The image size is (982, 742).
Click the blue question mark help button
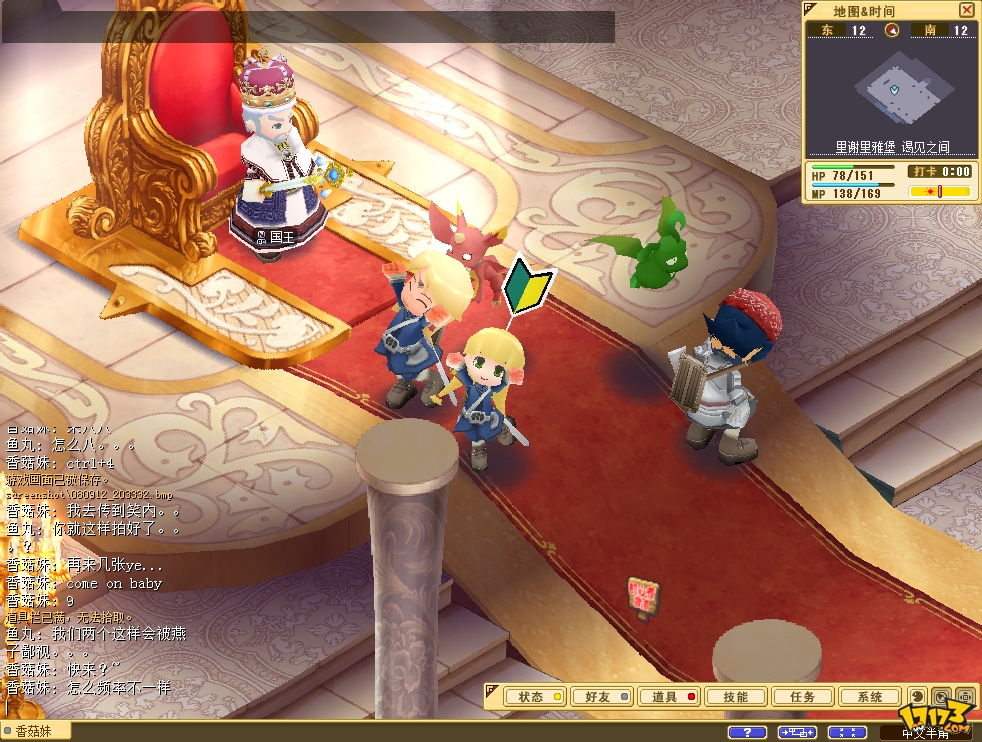[x=748, y=733]
